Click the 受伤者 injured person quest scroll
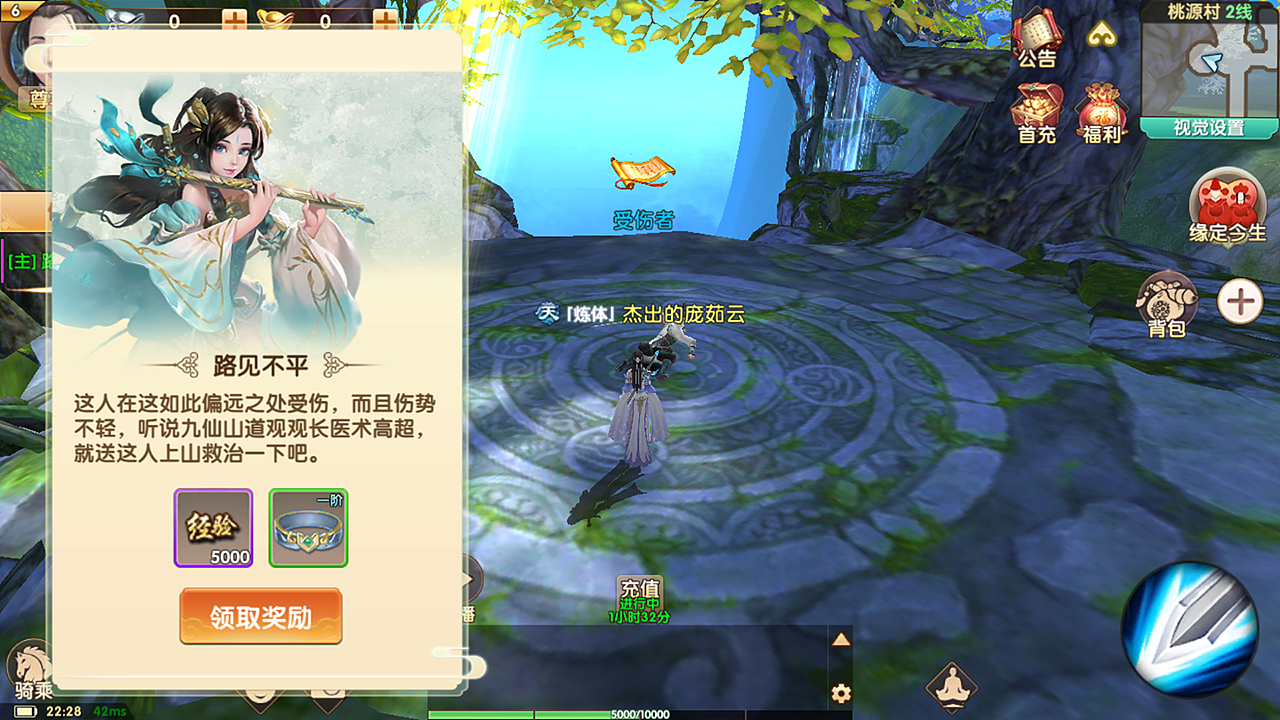Viewport: 1280px width, 720px height. 644,172
